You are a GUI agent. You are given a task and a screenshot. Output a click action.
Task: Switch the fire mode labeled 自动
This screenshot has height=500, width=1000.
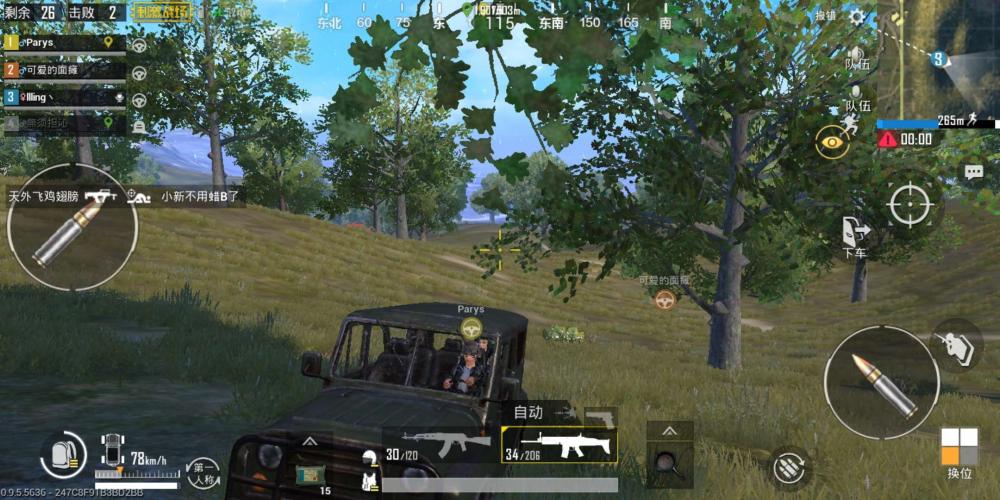(529, 412)
